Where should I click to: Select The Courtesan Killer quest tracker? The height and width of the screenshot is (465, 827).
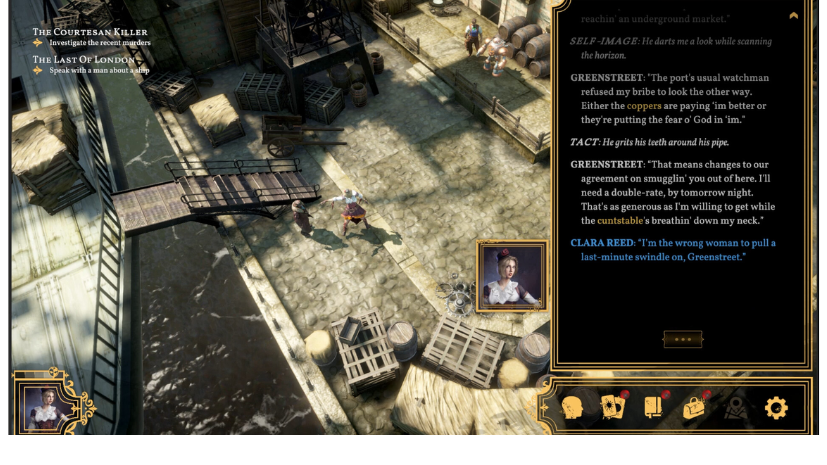click(90, 32)
